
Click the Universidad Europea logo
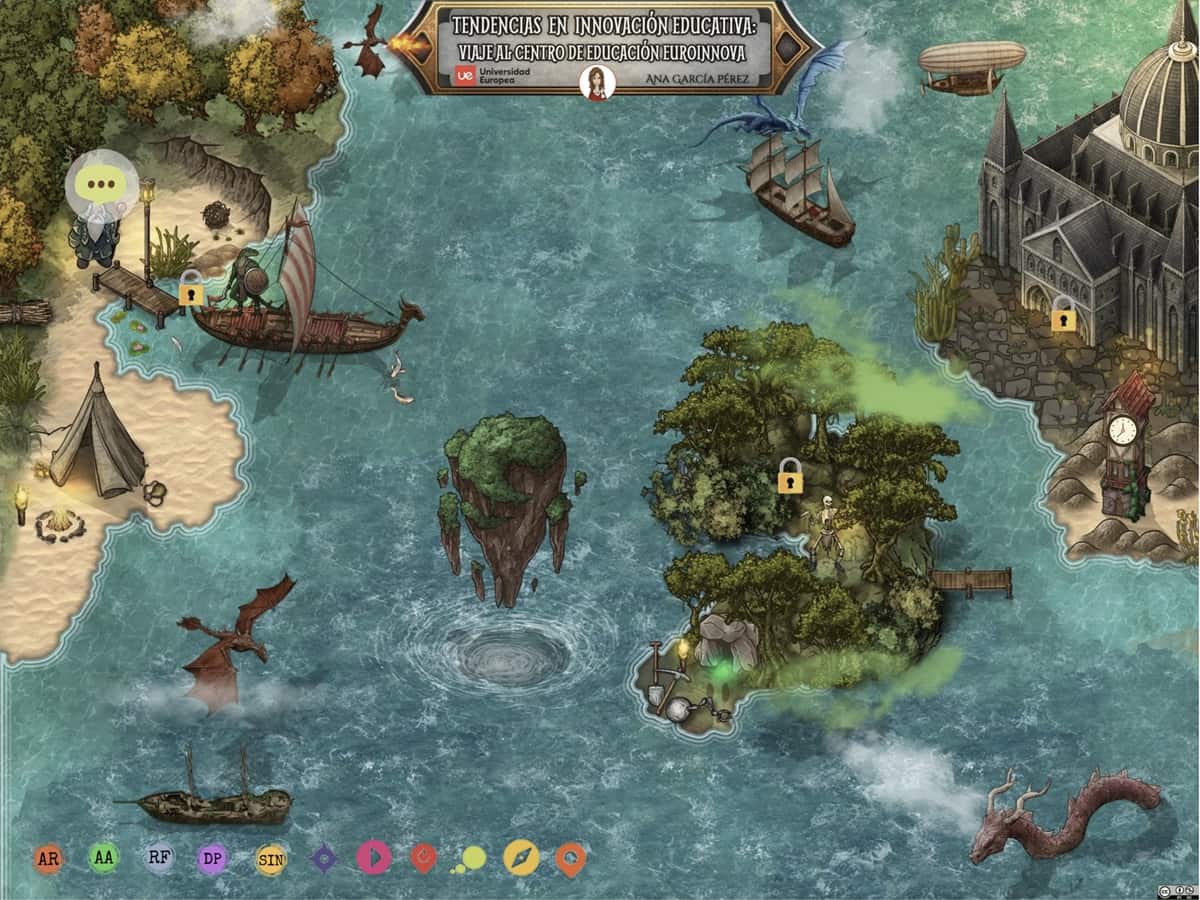click(x=493, y=75)
